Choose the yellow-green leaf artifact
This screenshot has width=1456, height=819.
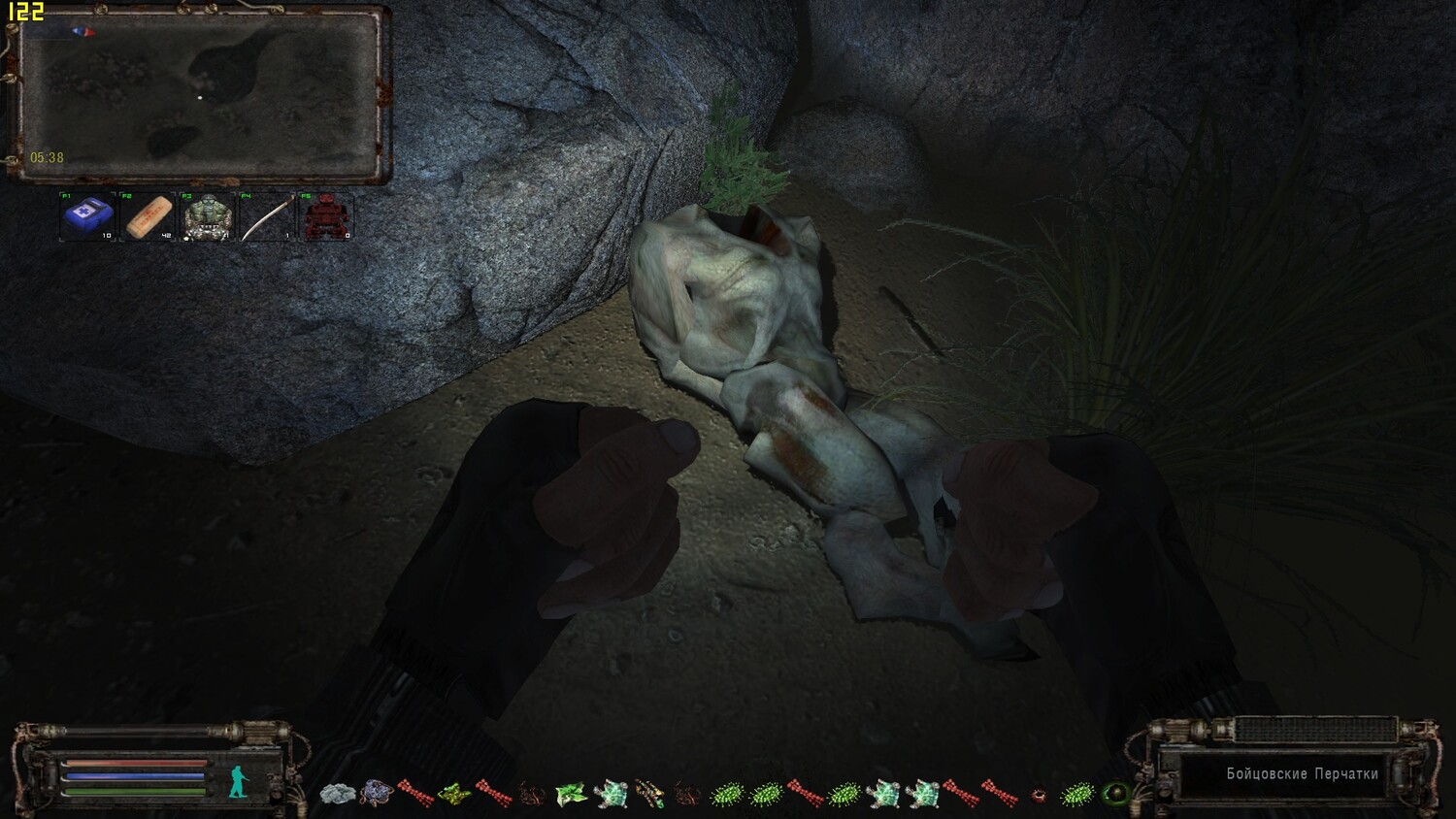click(453, 795)
